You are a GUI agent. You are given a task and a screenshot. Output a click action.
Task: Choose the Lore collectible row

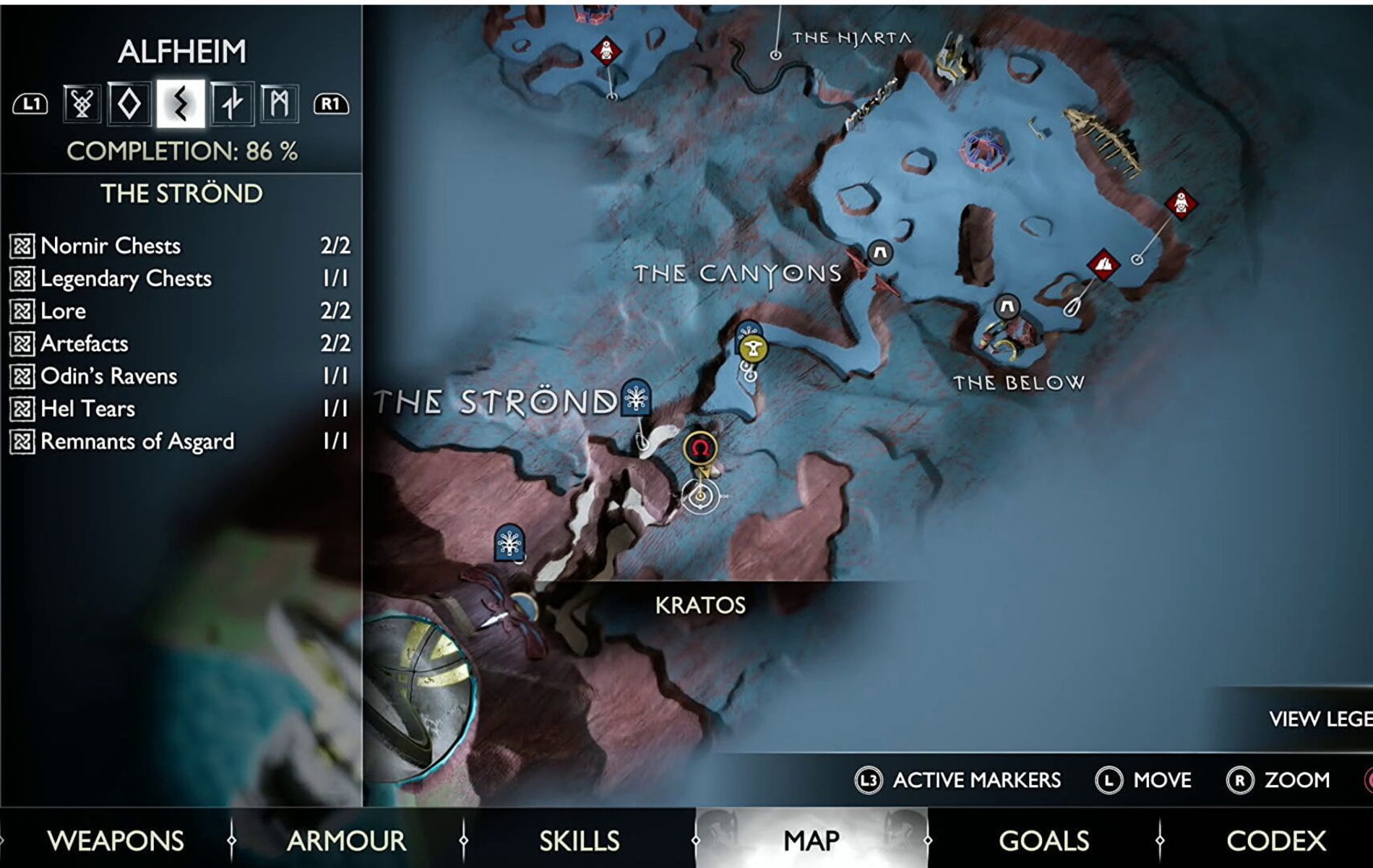(x=179, y=311)
